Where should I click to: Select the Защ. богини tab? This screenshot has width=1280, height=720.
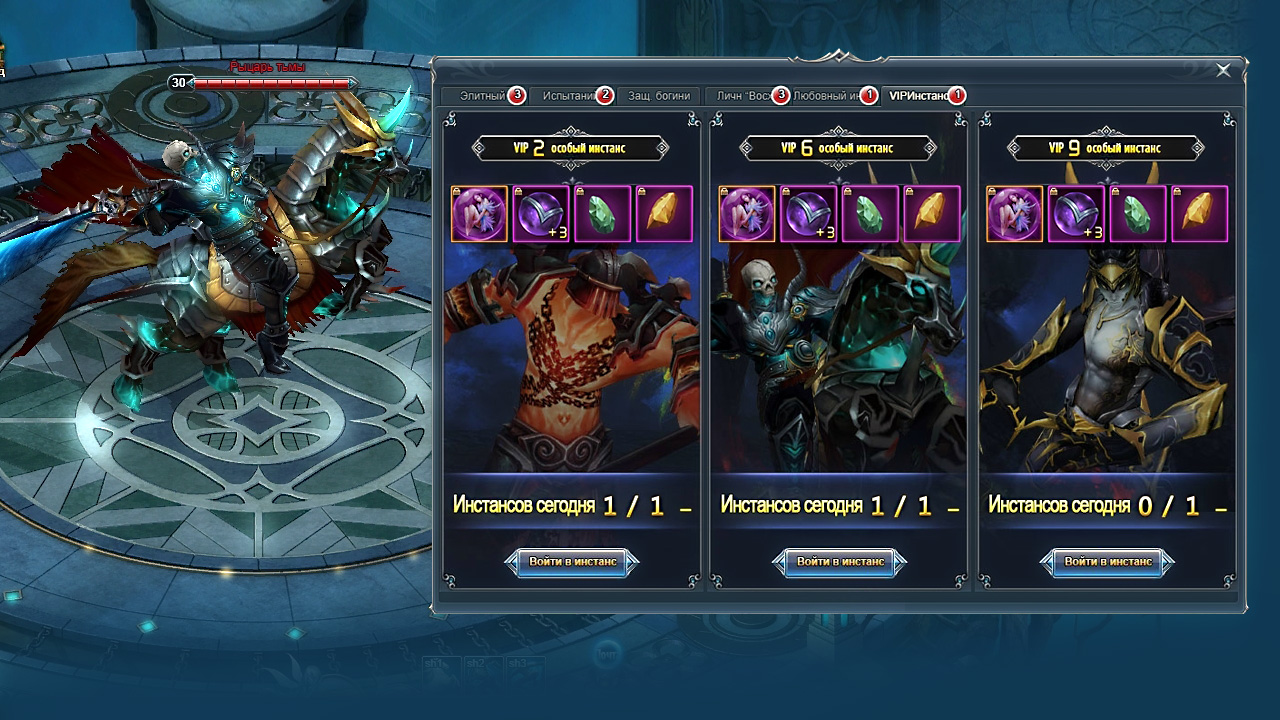[x=659, y=96]
